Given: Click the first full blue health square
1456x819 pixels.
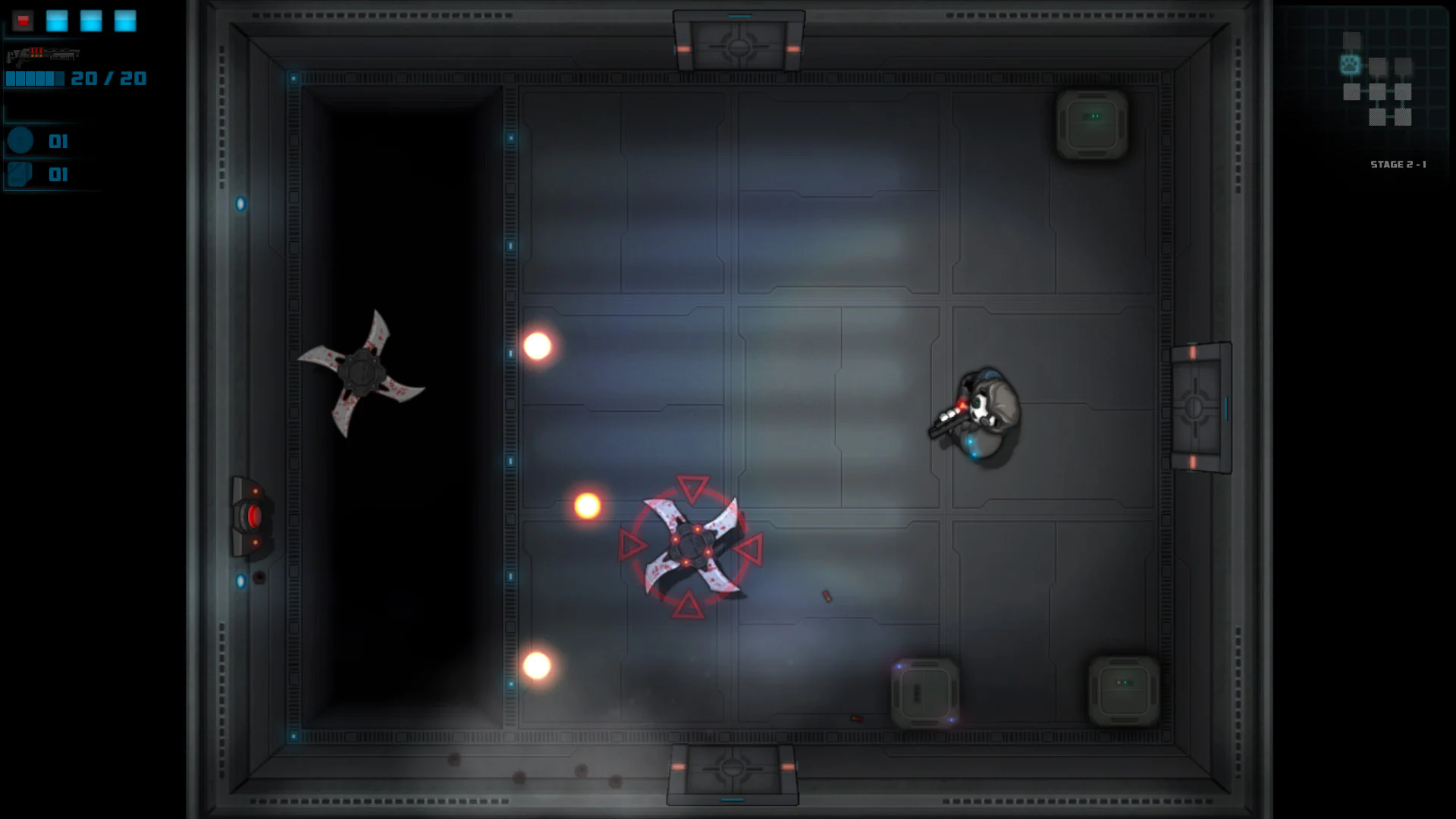Looking at the screenshot, I should pos(57,20).
